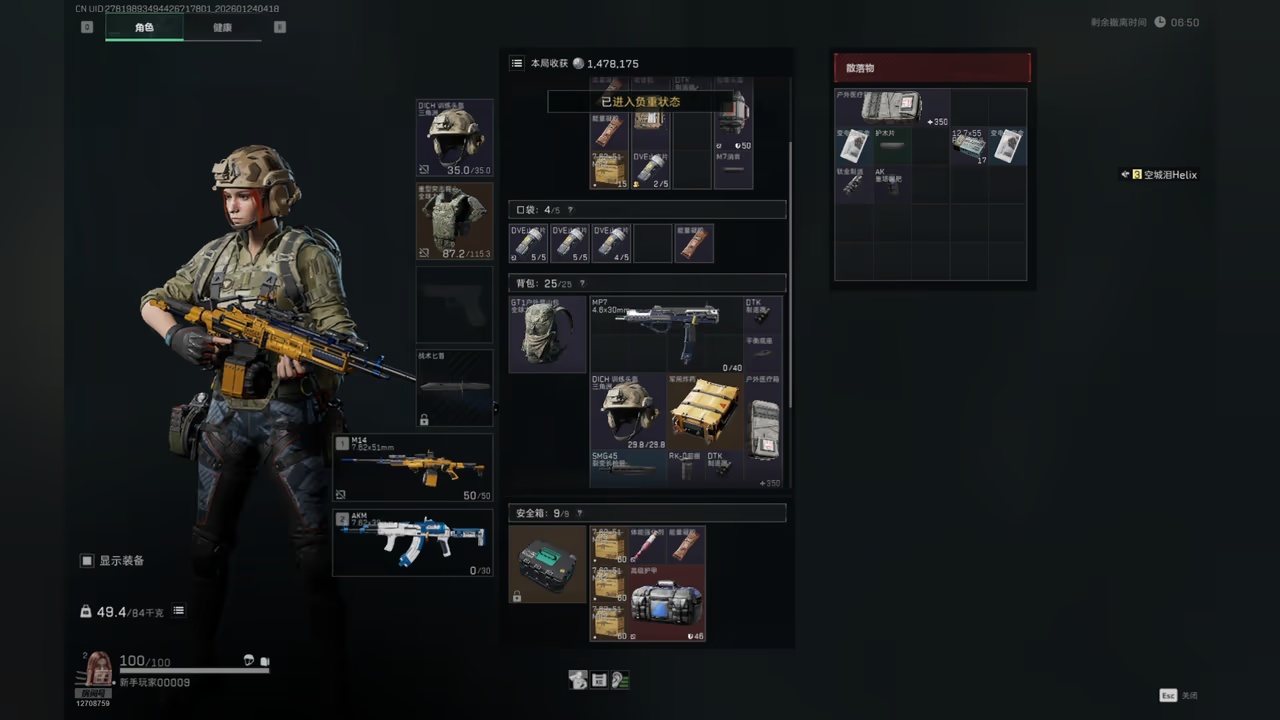The image size is (1280, 720).
Task: Take the 12.7x55 ammo box from loot
Action: (968, 146)
